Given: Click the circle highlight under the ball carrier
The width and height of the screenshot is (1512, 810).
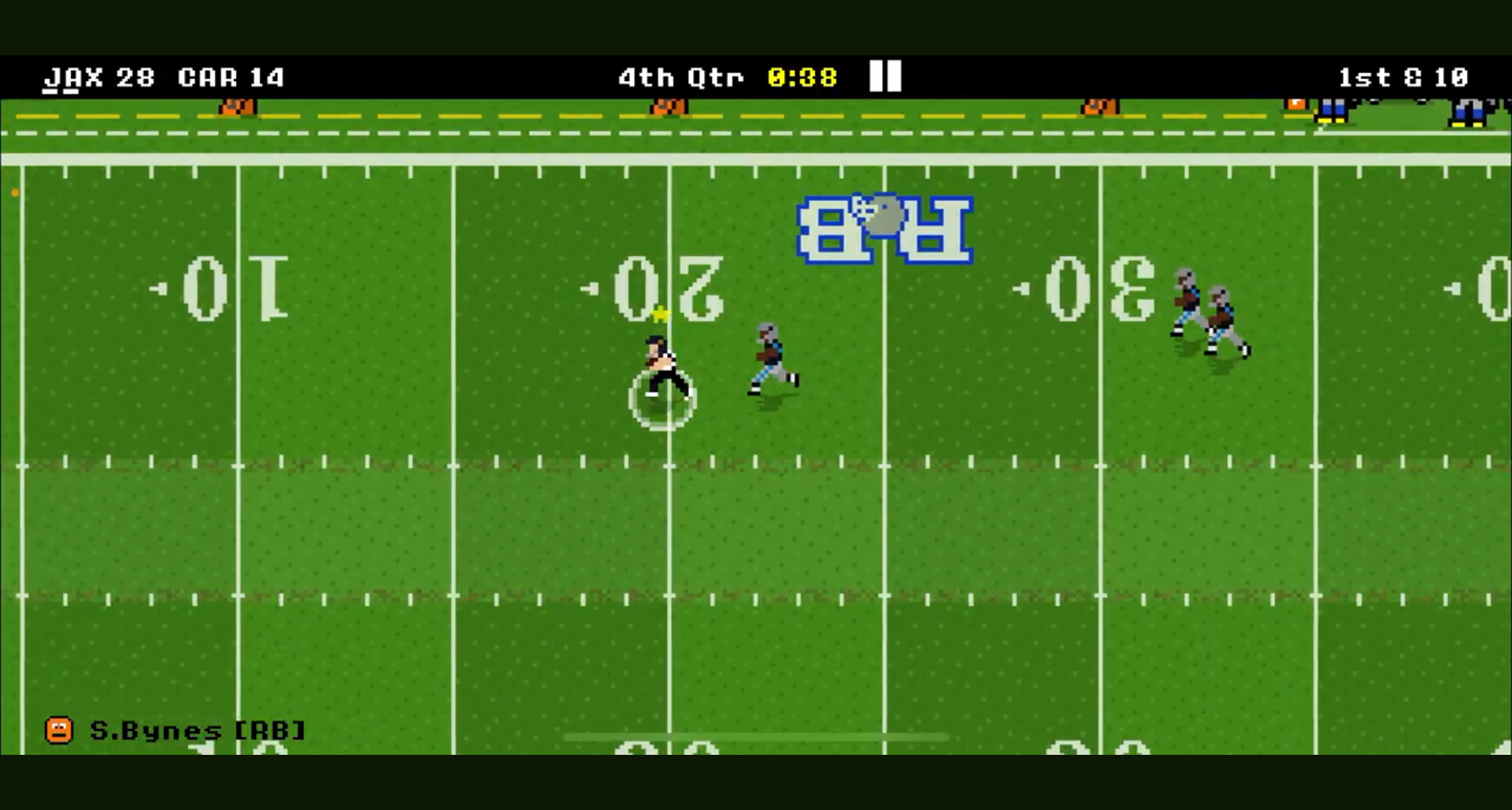Looking at the screenshot, I should pos(661,402).
